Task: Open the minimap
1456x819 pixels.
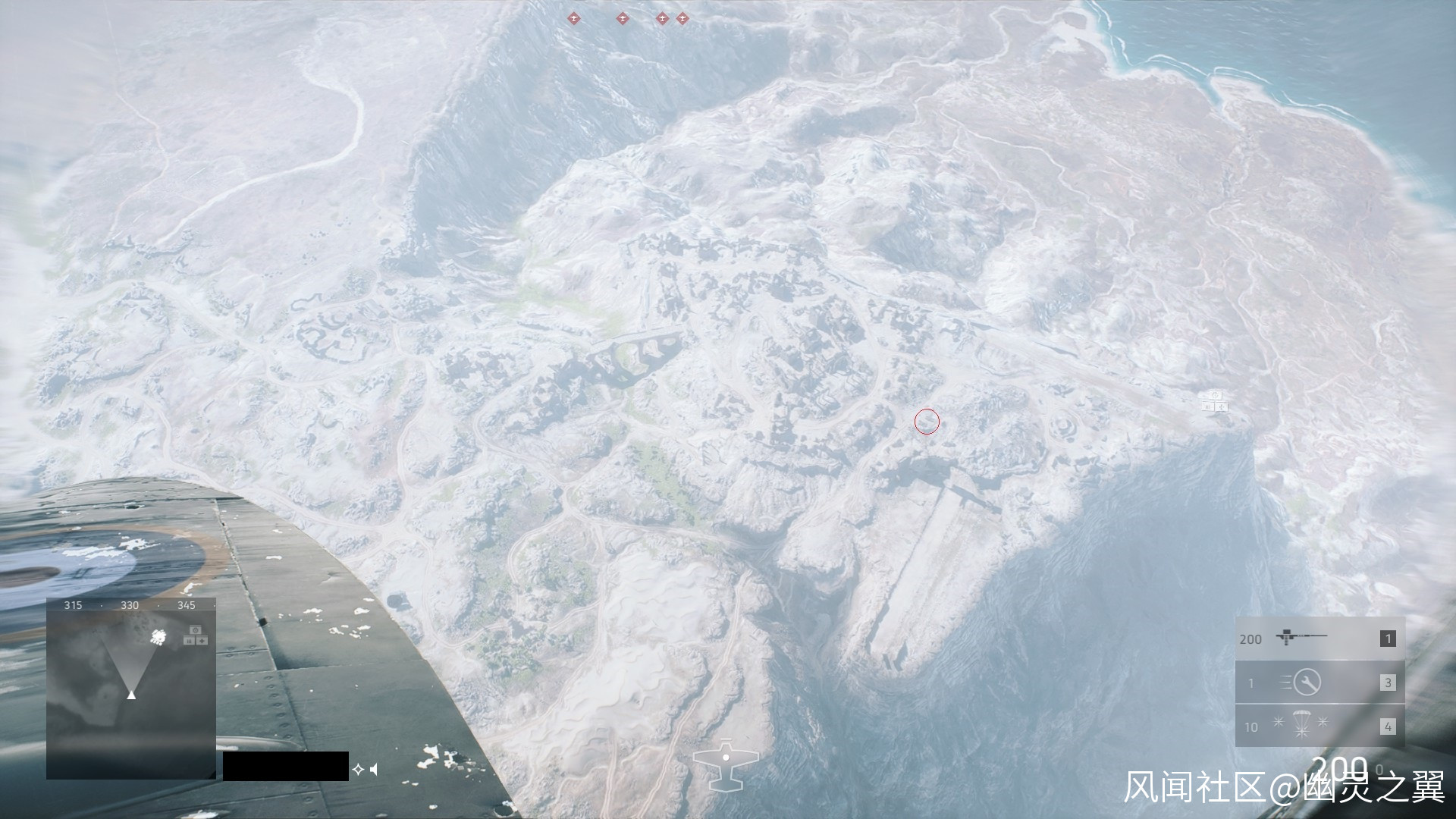Action: pos(131,689)
